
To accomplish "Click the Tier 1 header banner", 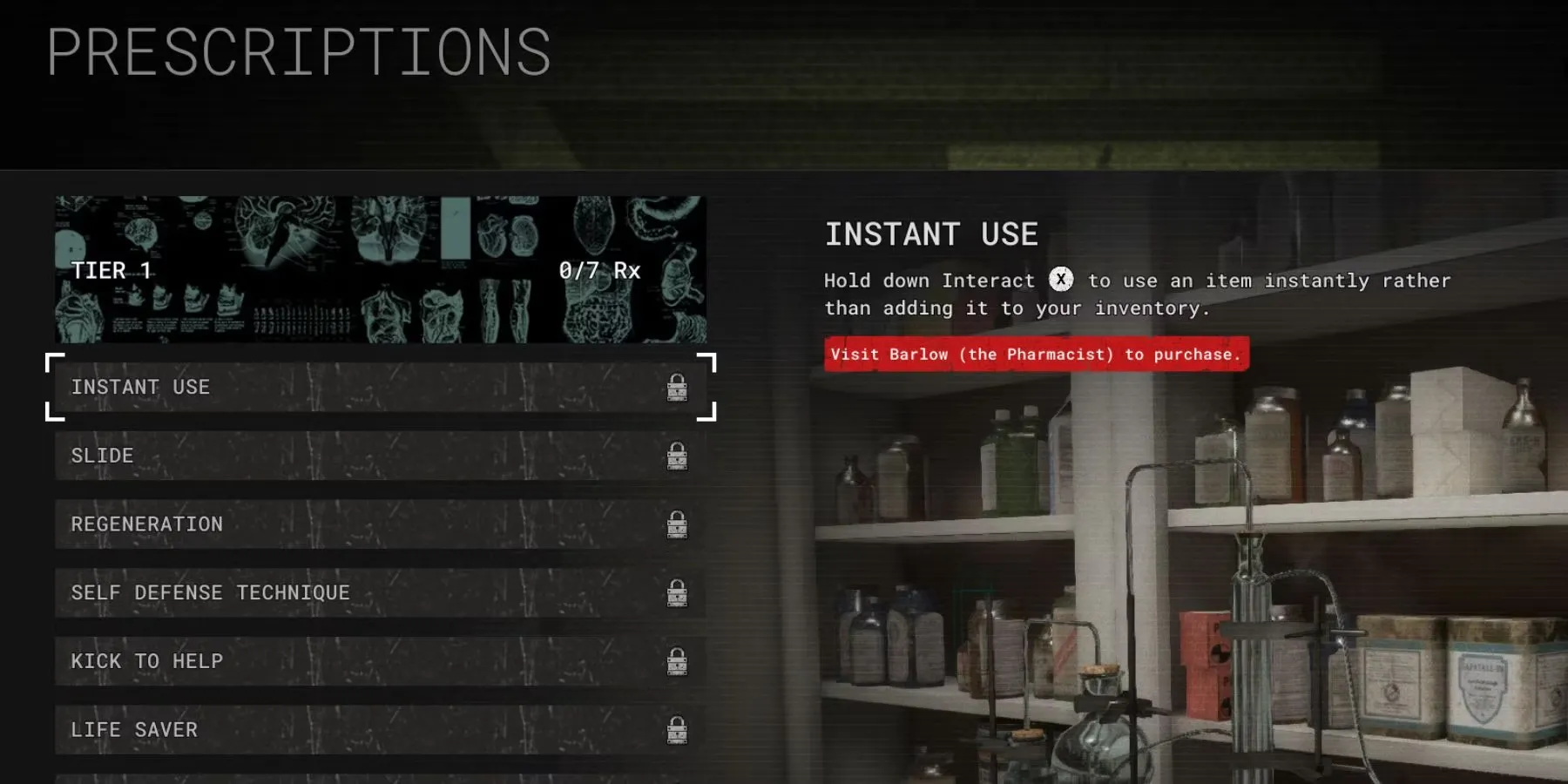I will (x=380, y=269).
